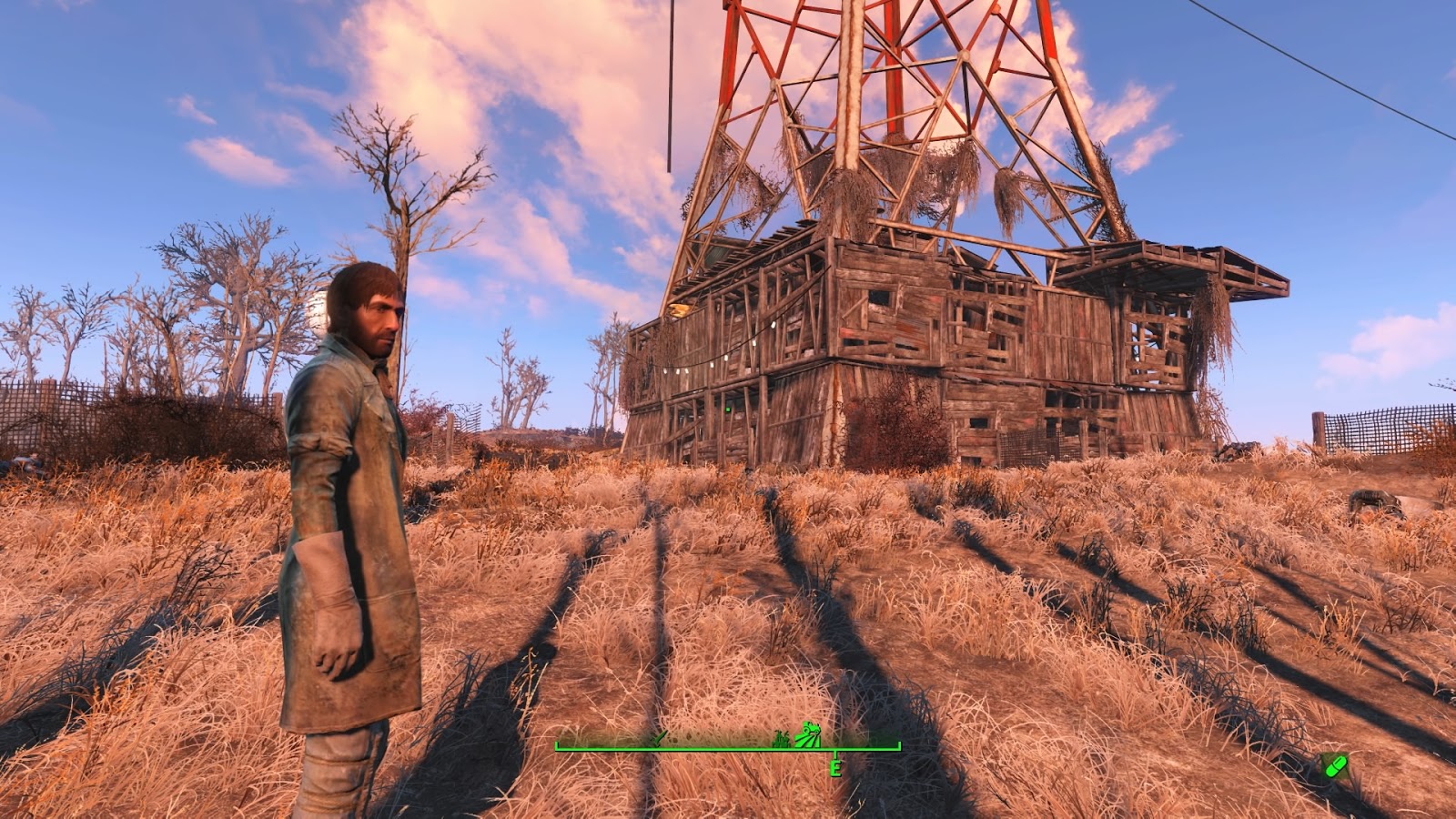Click the settlement crops marker on the compass

781,739
